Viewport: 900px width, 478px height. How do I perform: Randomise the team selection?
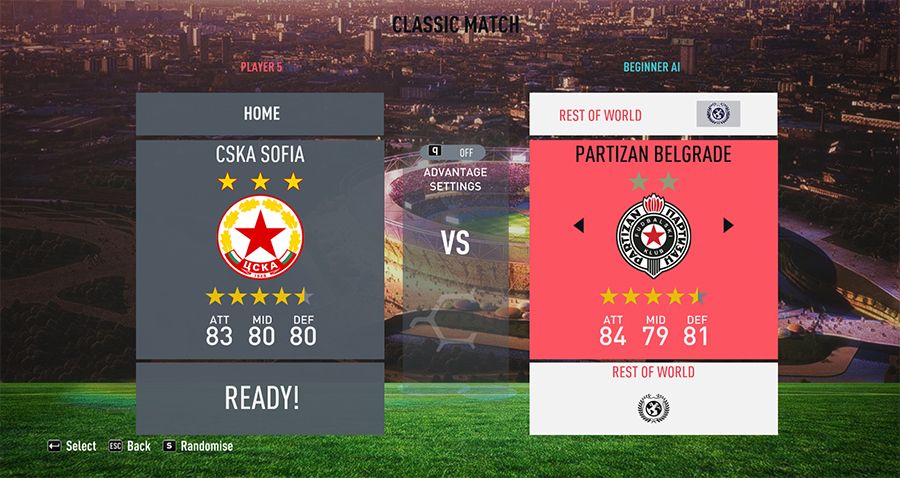pos(198,446)
